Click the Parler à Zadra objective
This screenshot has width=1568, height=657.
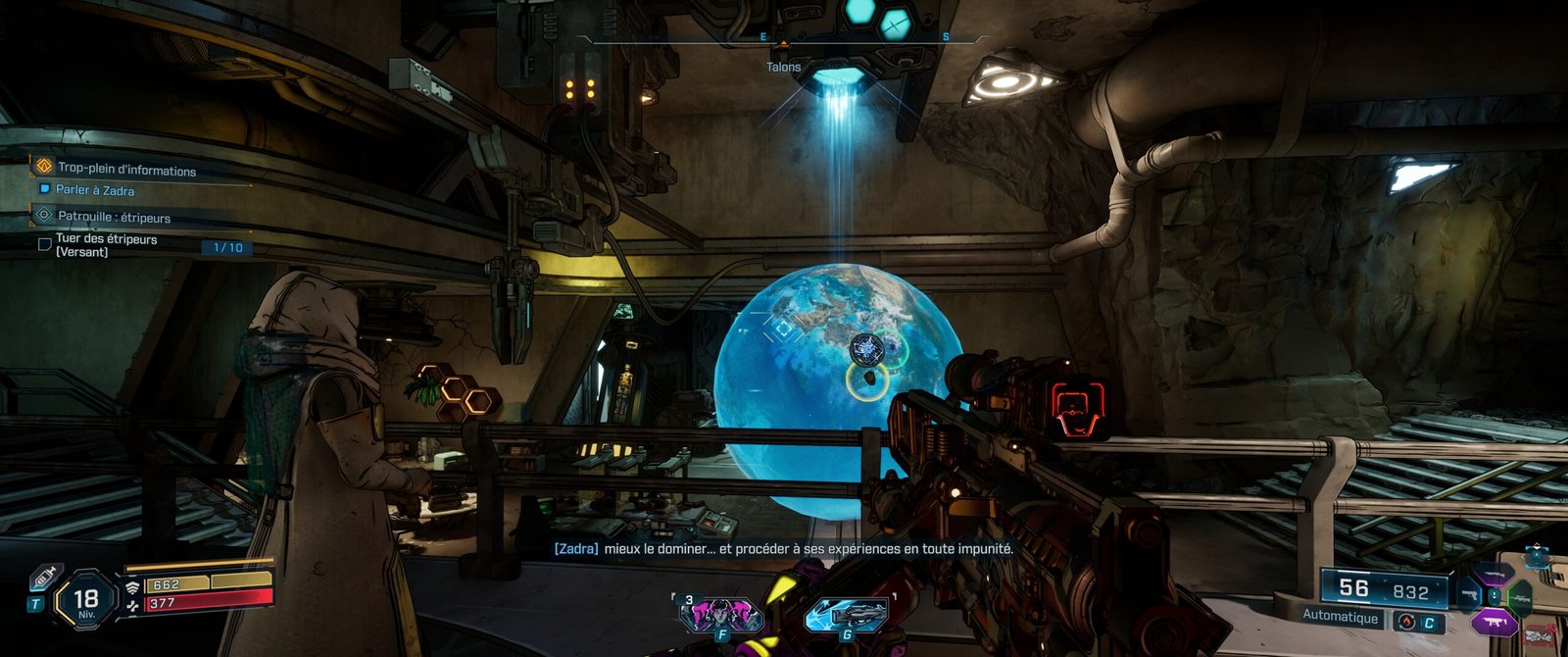(94, 190)
